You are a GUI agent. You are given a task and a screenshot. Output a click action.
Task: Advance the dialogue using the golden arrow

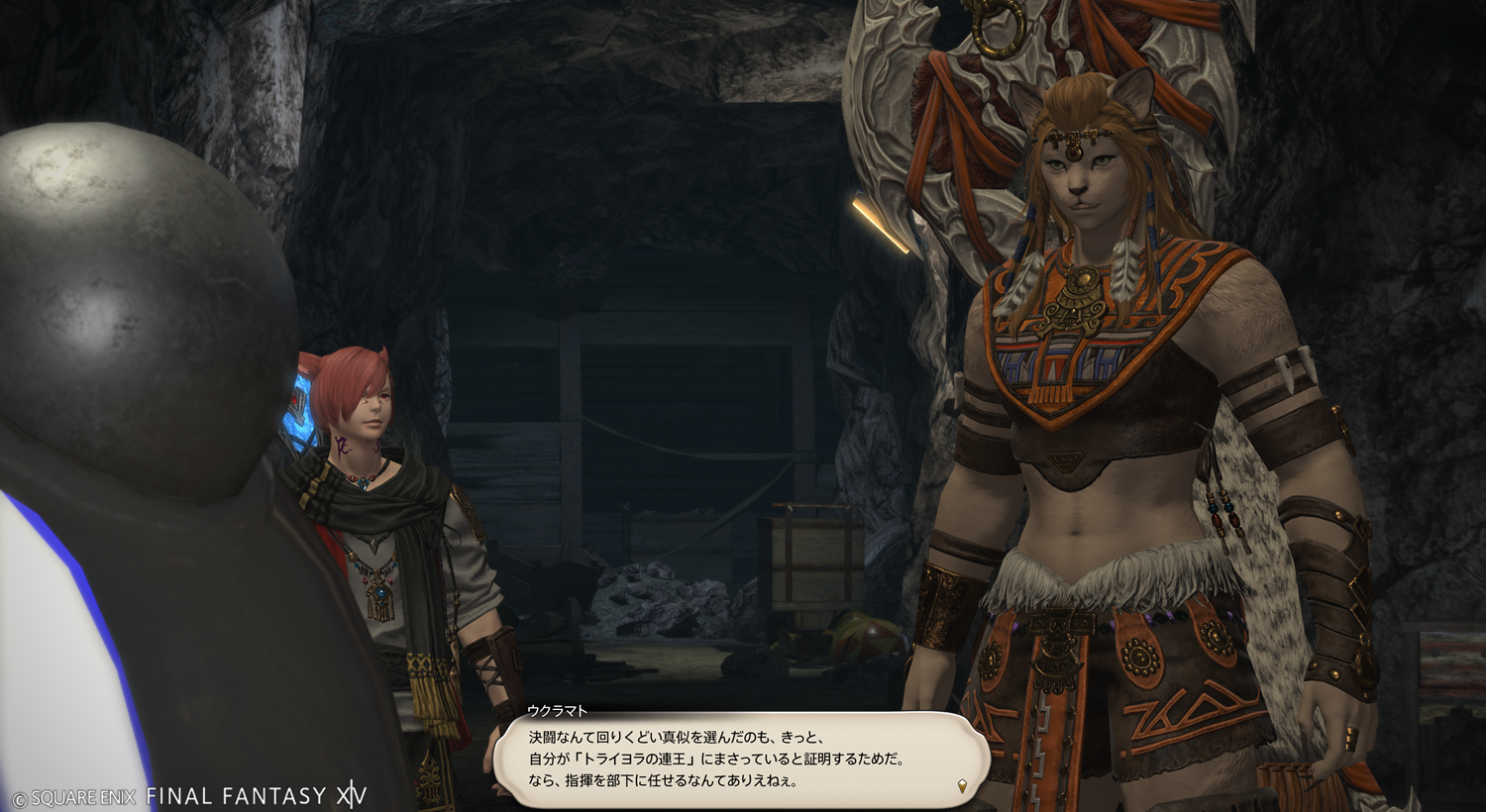point(962,787)
